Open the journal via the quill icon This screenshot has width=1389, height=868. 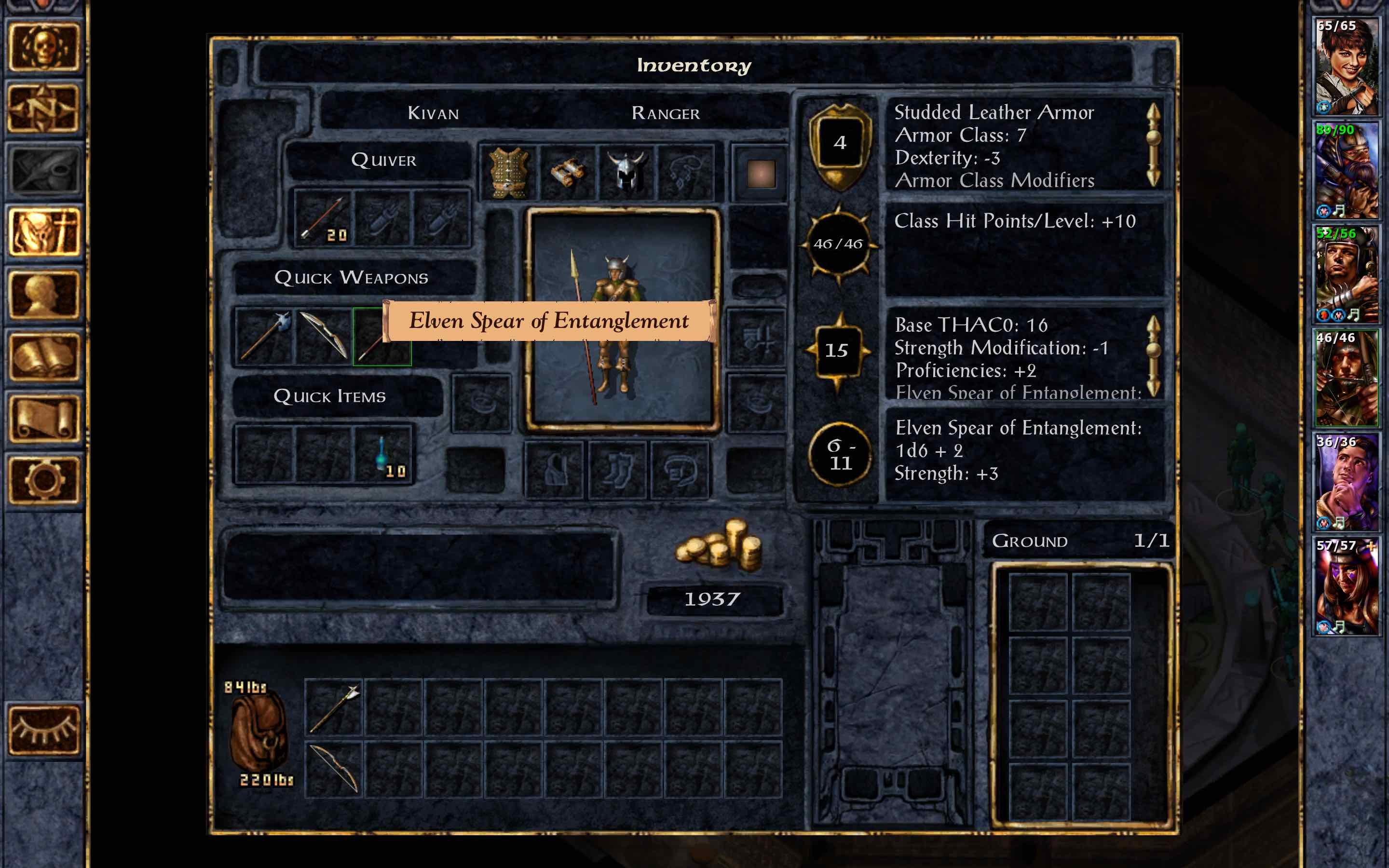pyautogui.click(x=45, y=166)
